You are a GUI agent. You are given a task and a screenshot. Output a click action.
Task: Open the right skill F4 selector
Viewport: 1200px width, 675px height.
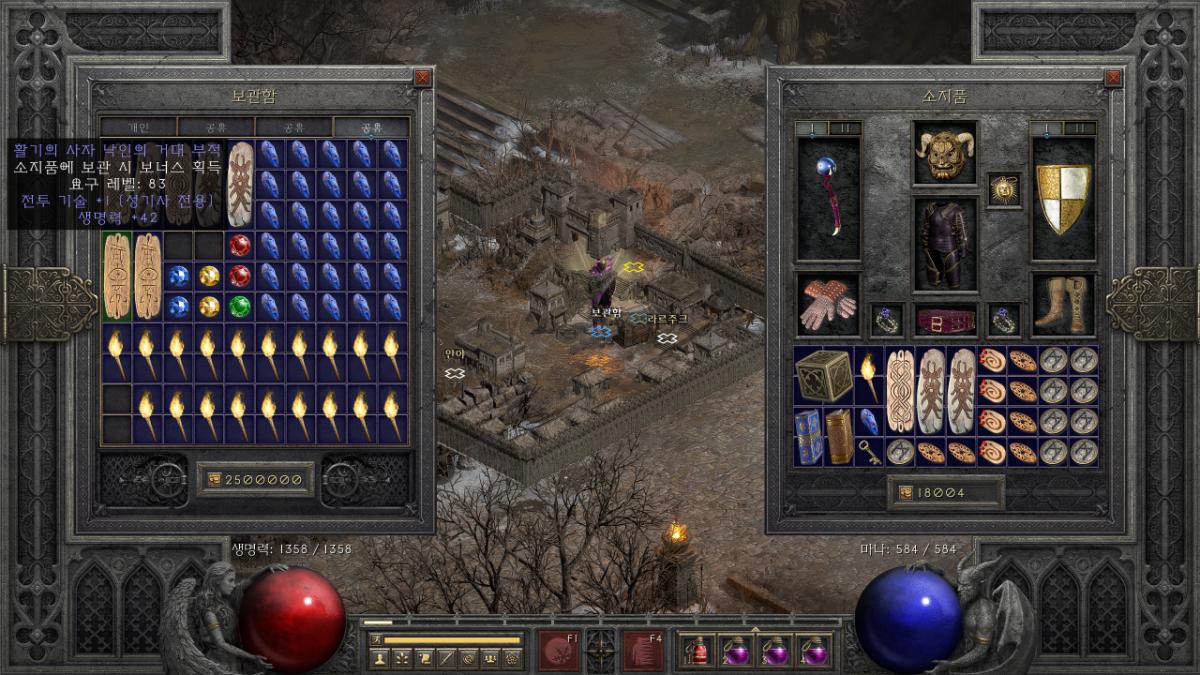point(642,649)
